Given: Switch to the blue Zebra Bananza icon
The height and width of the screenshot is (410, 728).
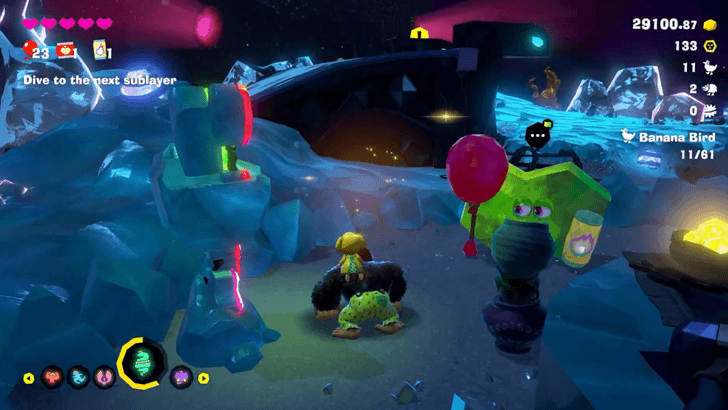Looking at the screenshot, I should click(75, 378).
